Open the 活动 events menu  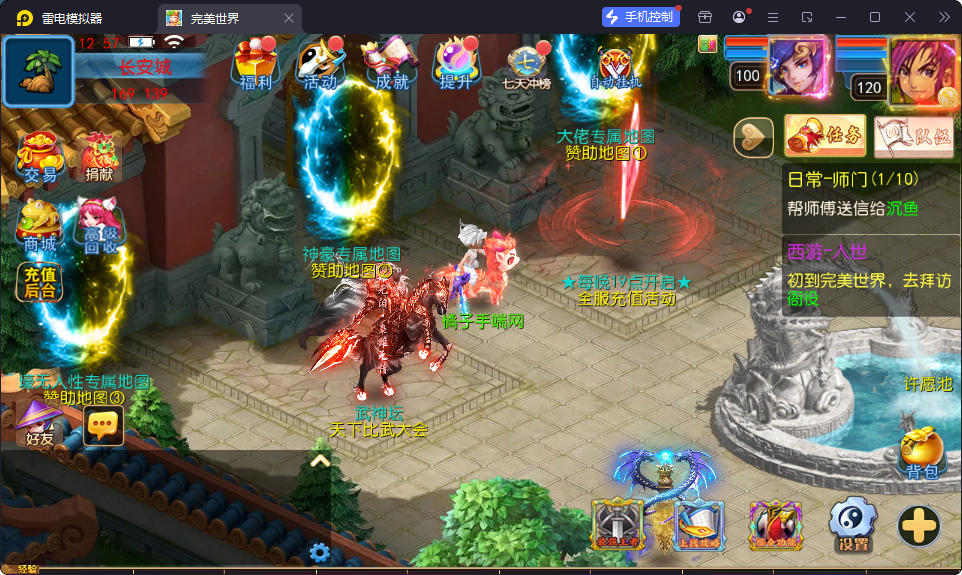click(x=320, y=66)
